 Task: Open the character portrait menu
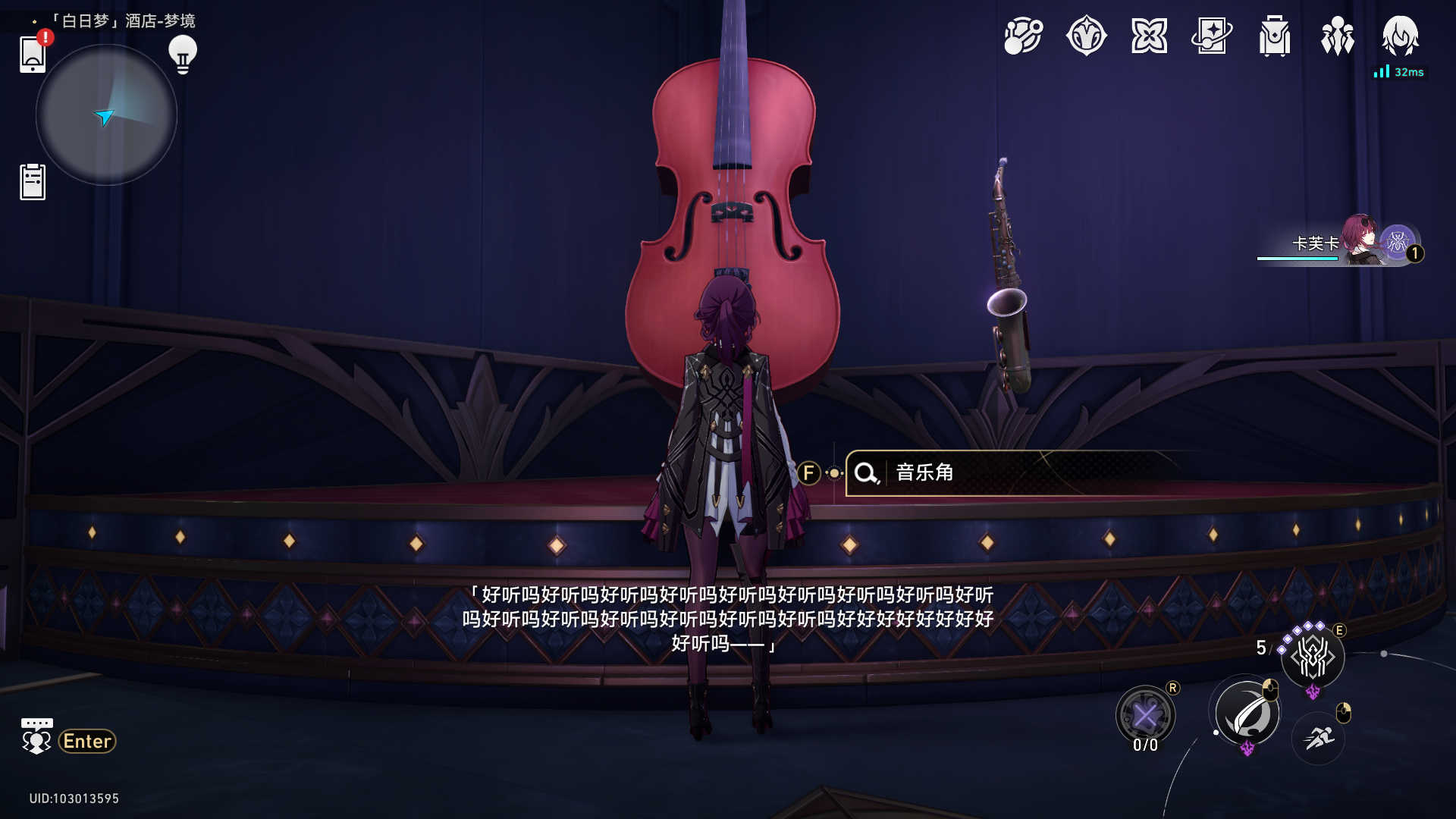(1400, 36)
